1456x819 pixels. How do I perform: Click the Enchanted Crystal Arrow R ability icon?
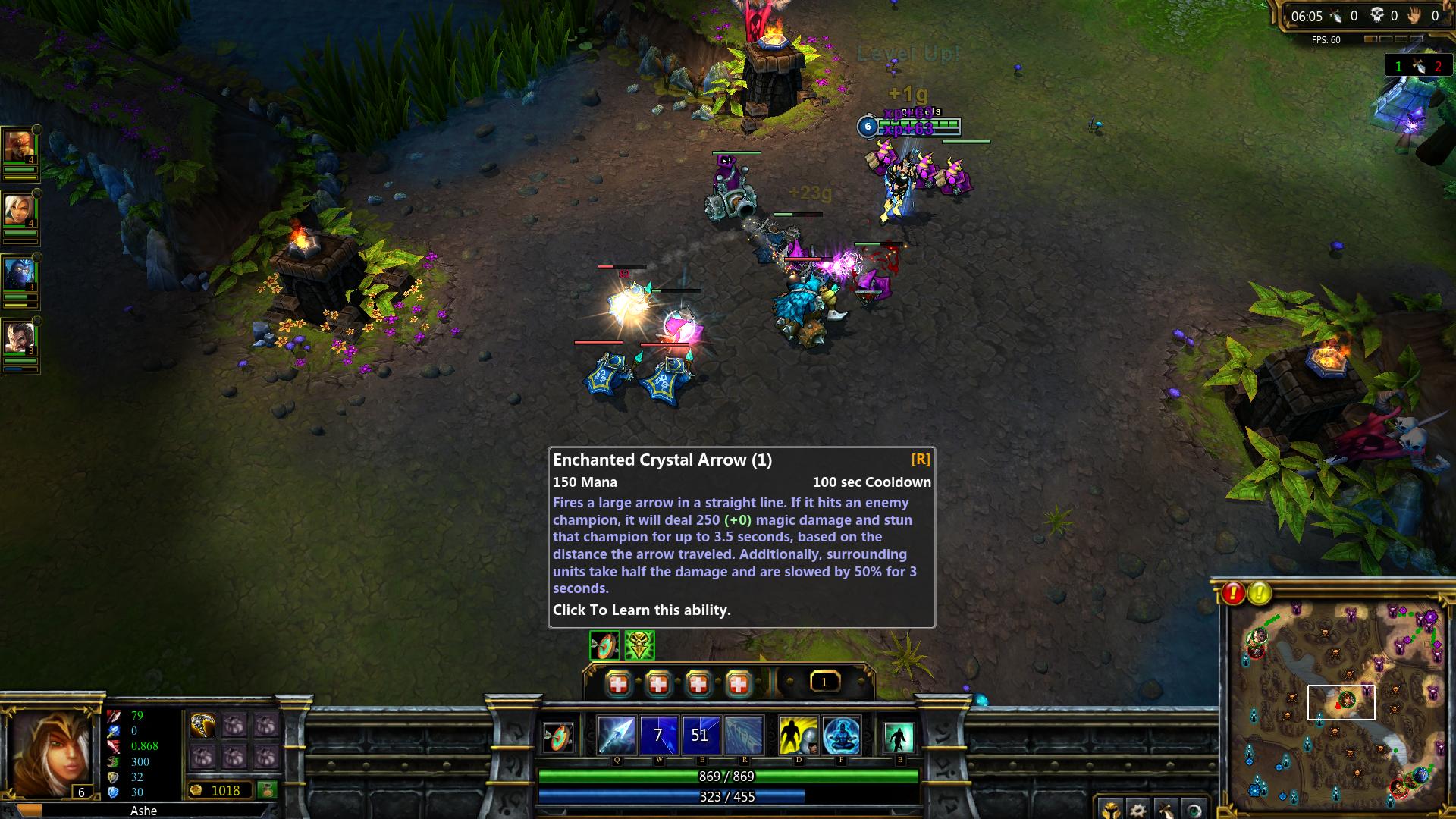coord(743,734)
